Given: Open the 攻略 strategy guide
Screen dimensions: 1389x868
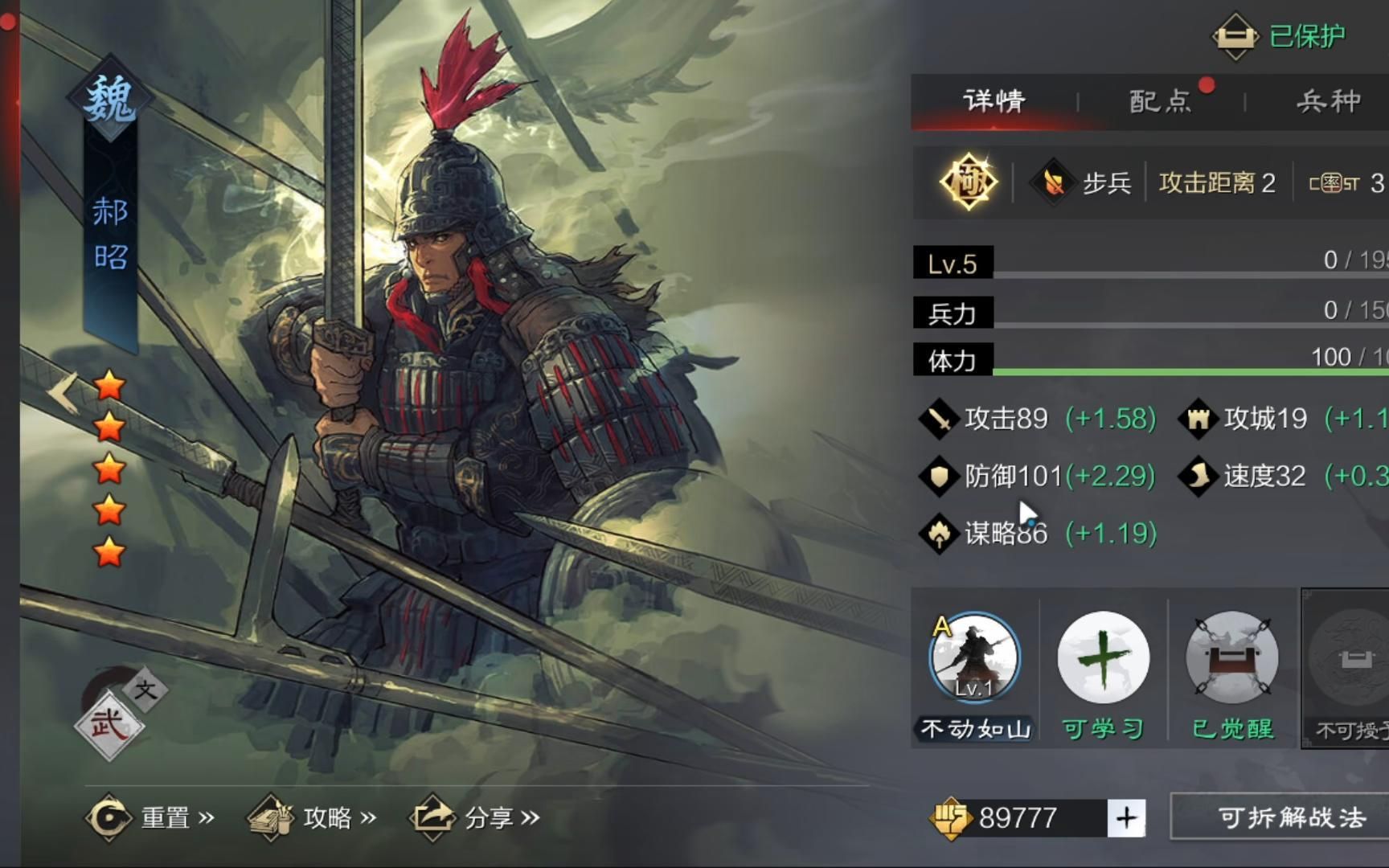Looking at the screenshot, I should pos(312,818).
